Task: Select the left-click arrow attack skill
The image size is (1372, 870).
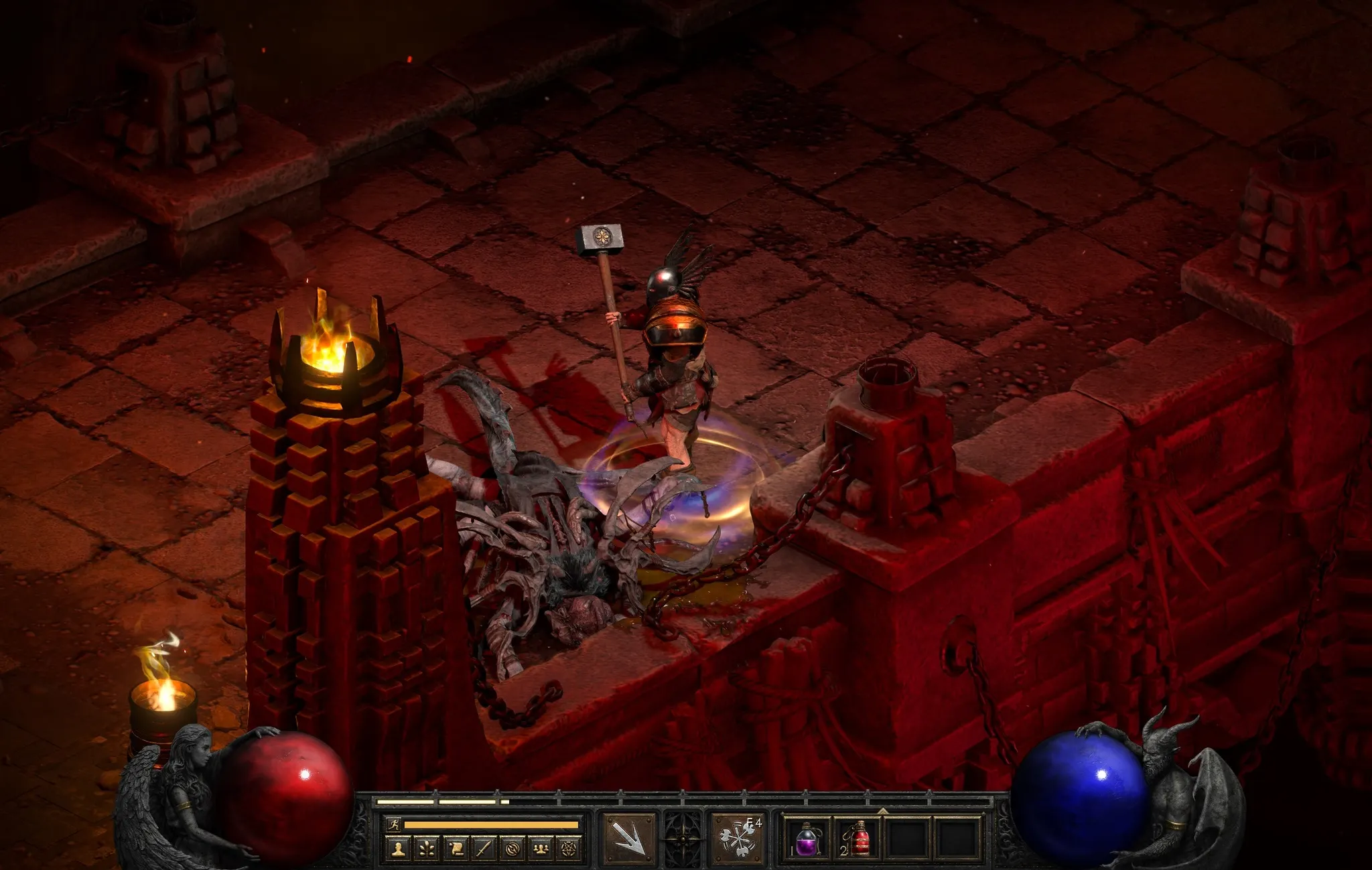Action: point(628,838)
